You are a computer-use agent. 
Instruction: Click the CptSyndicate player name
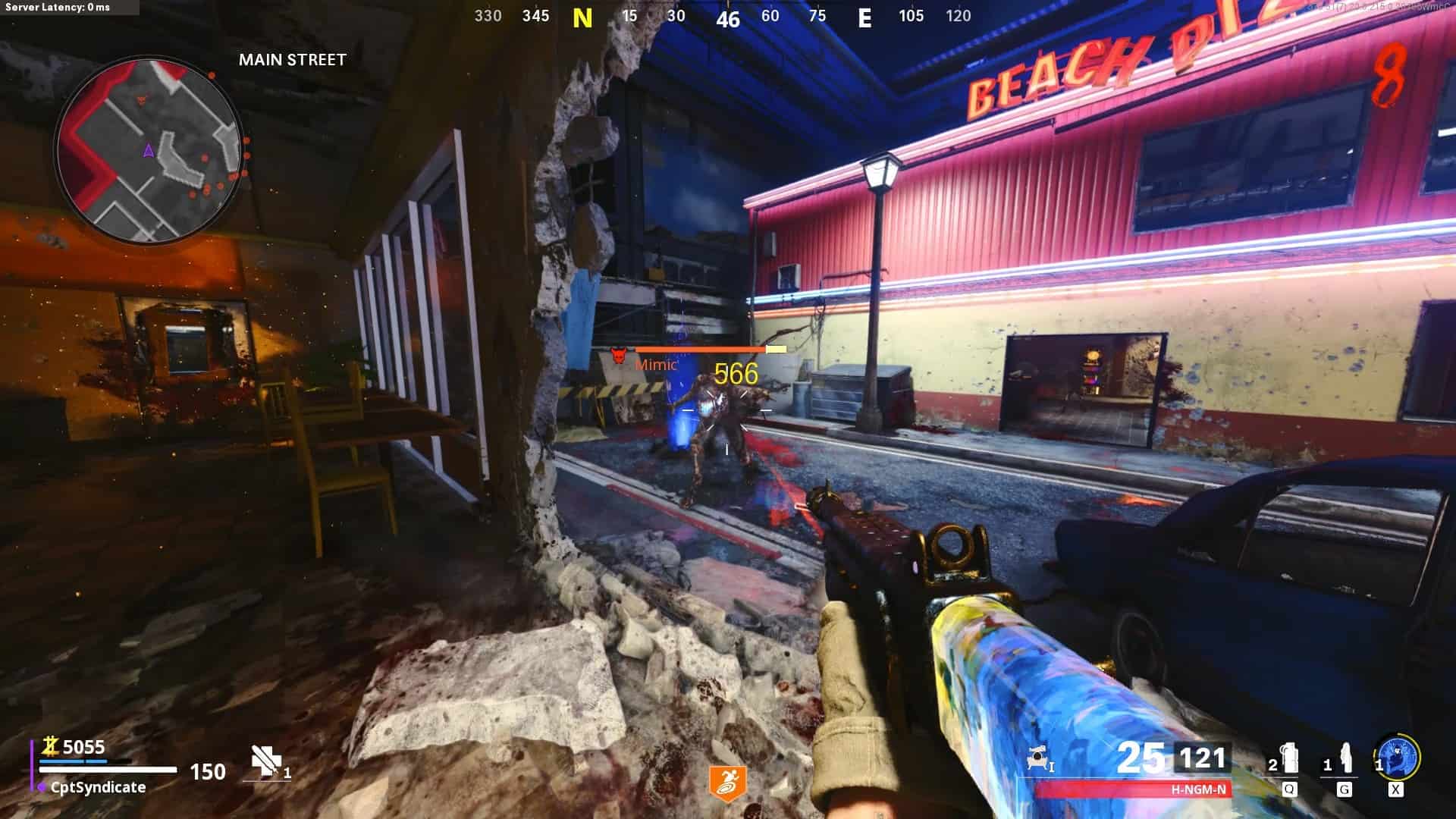coord(98,787)
